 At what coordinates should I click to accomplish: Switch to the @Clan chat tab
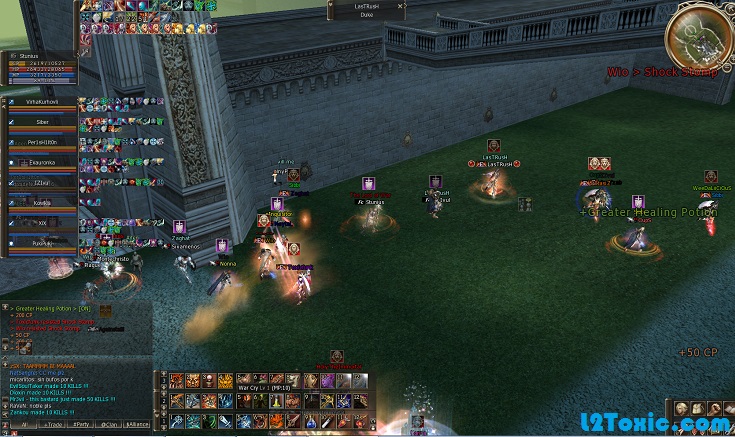pyautogui.click(x=109, y=425)
